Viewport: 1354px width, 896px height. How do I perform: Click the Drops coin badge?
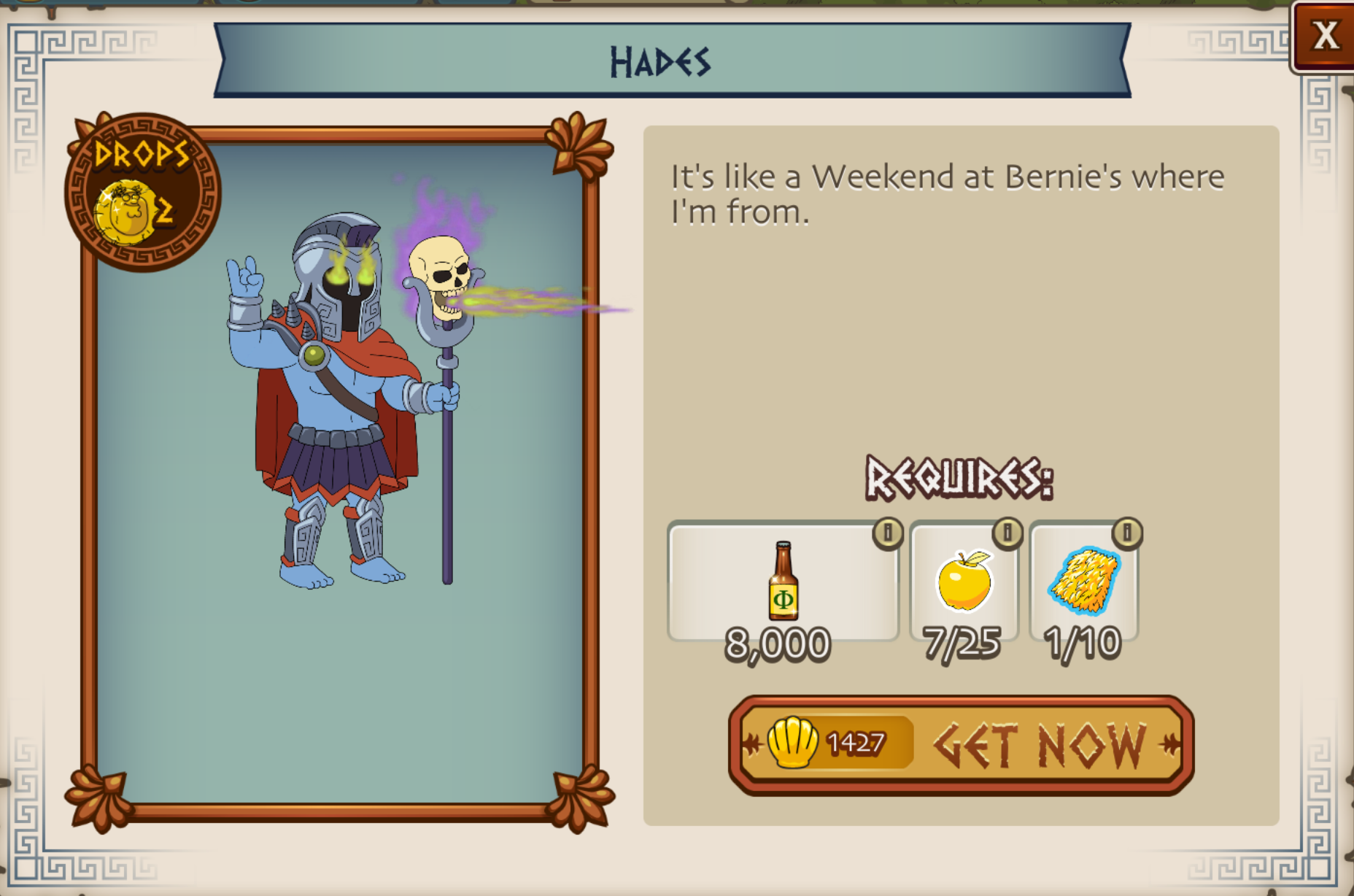142,193
